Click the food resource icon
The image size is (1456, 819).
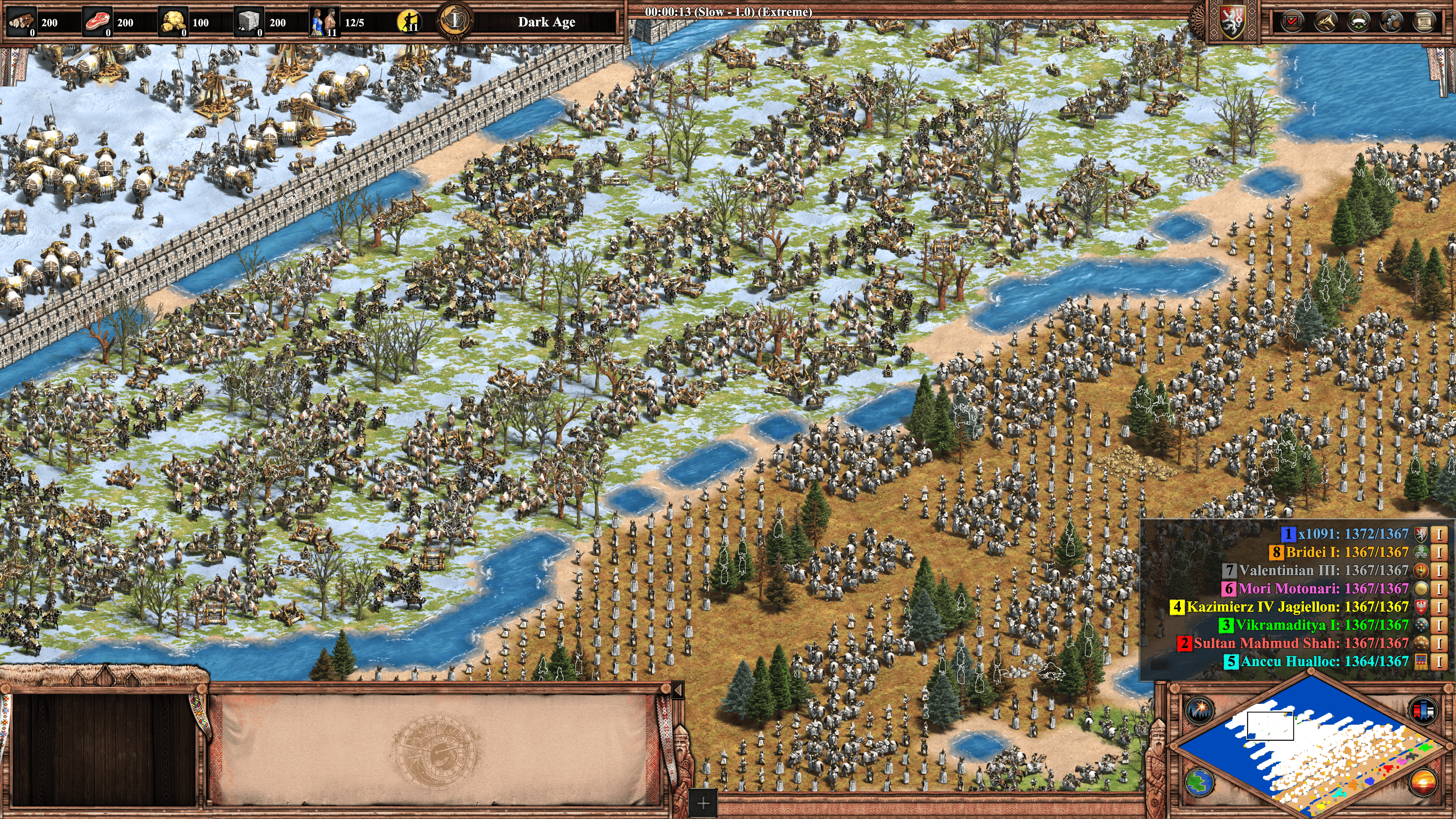pos(97,22)
